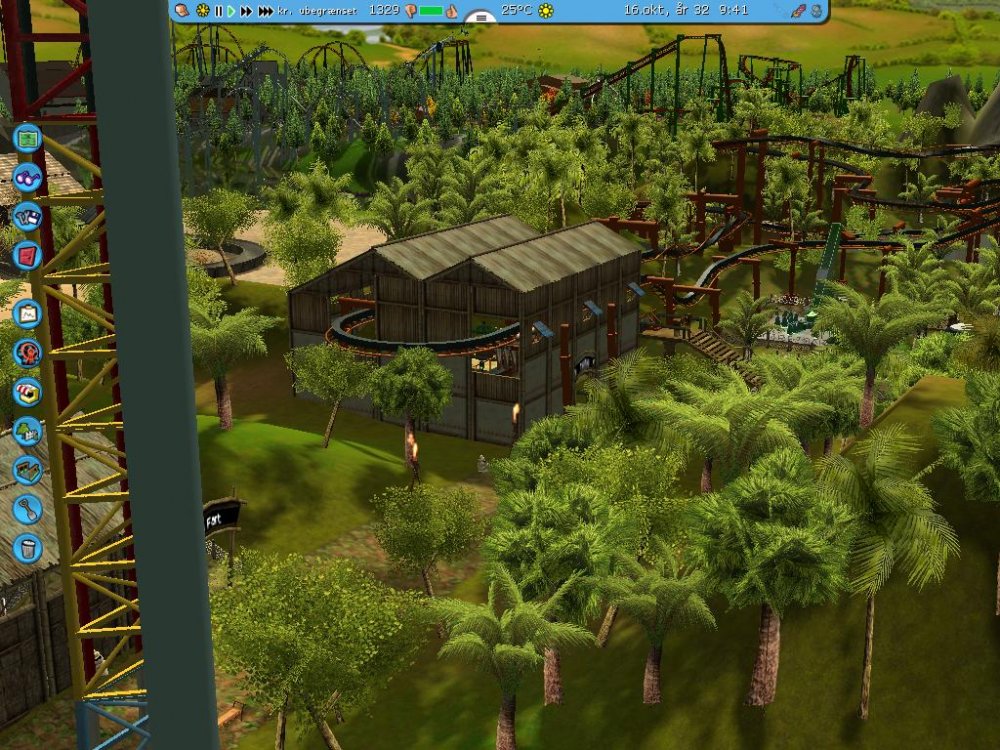Activate the trash can delete tool

click(x=27, y=548)
